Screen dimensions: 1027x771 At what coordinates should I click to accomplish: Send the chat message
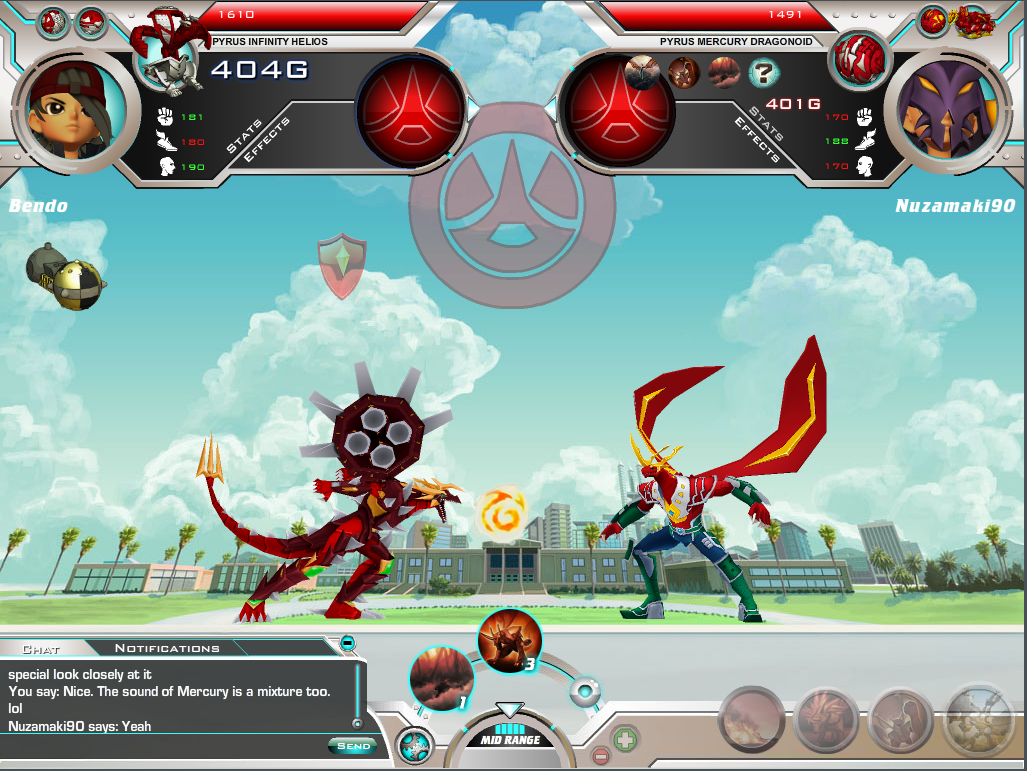[x=353, y=746]
